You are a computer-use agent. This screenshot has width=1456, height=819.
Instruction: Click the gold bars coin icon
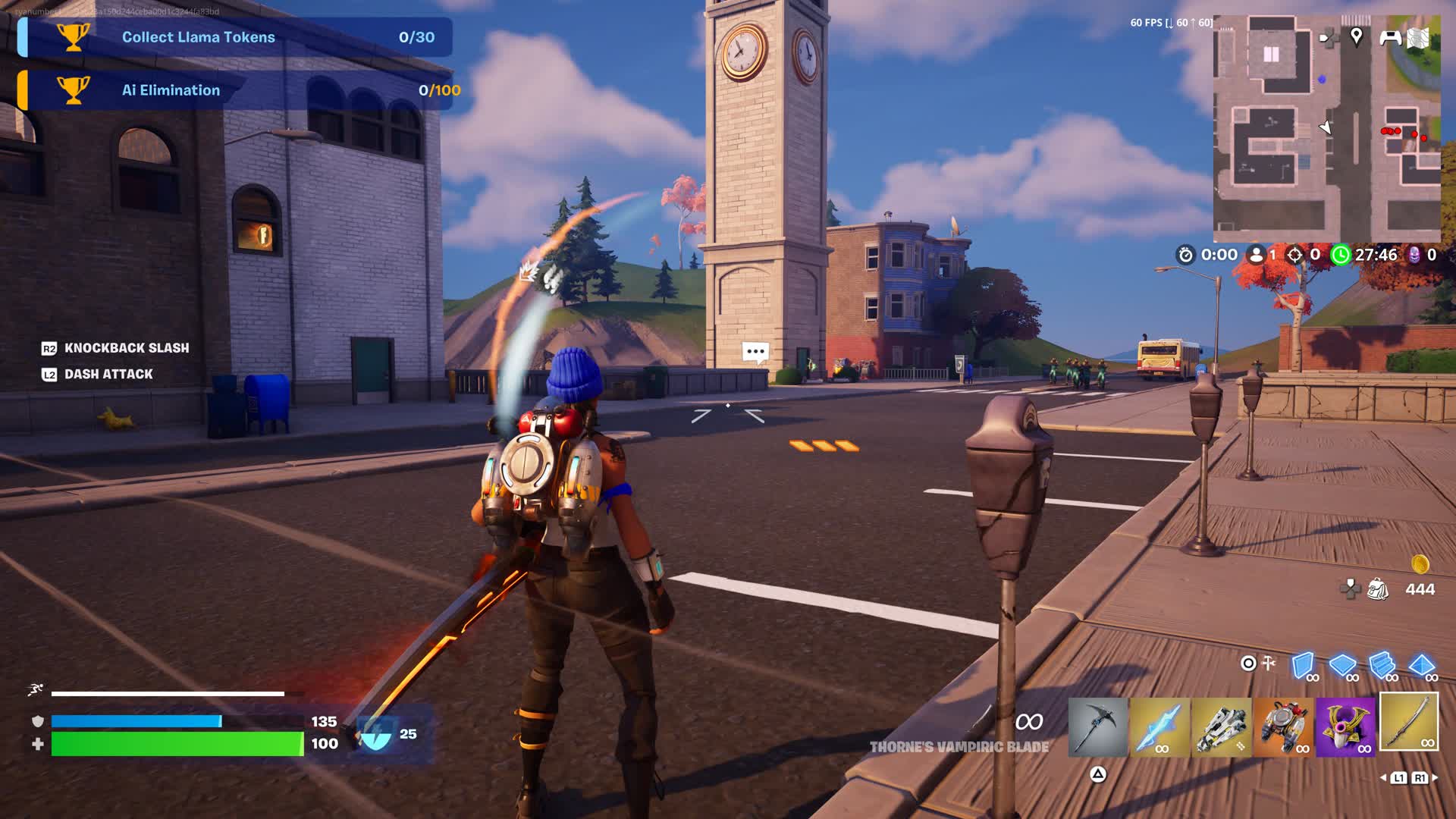click(x=1420, y=564)
